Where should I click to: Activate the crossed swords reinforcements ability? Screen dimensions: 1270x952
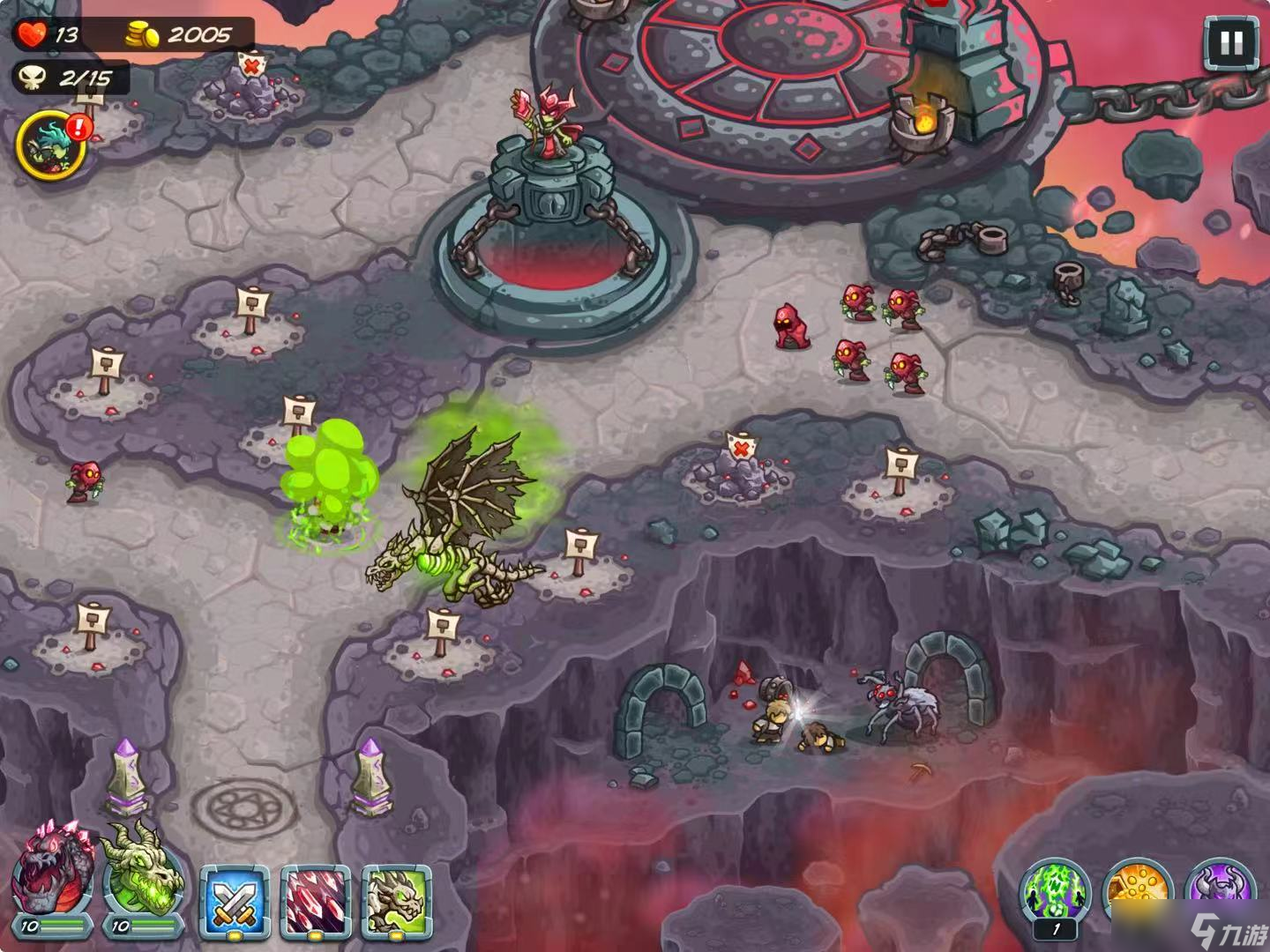coord(233,901)
